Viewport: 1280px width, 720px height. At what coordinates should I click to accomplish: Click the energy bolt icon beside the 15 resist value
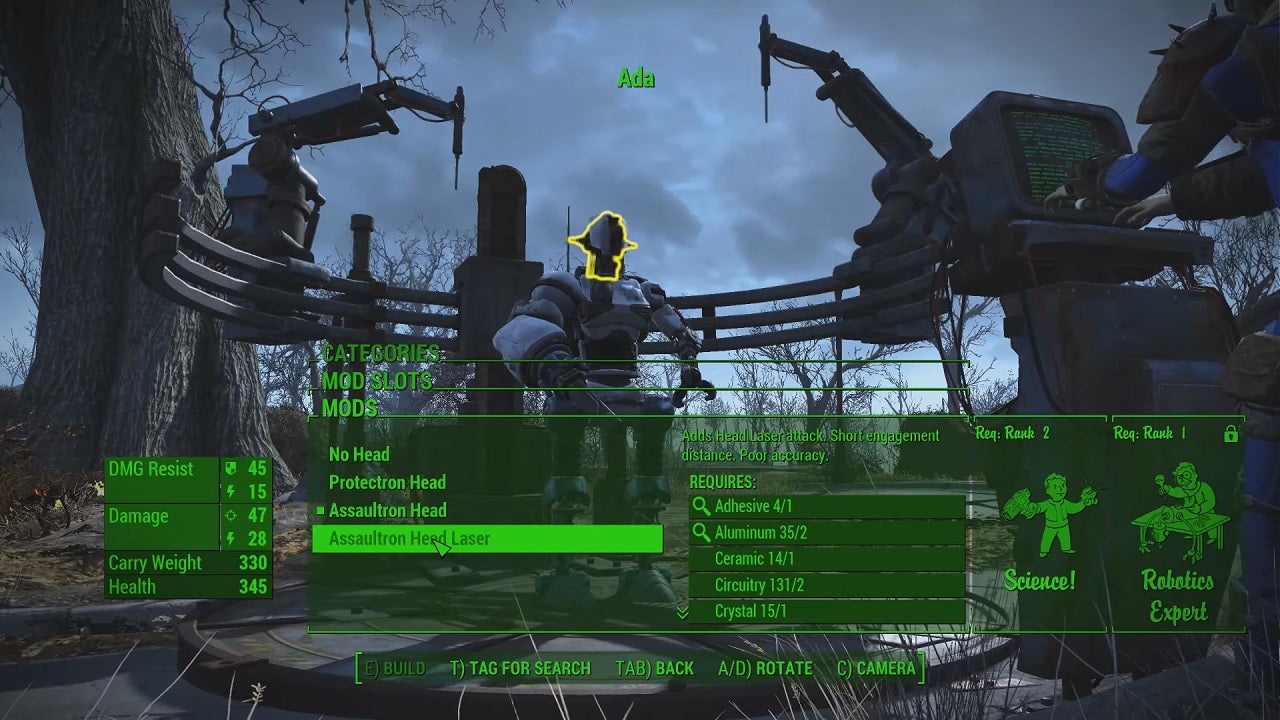coord(230,490)
